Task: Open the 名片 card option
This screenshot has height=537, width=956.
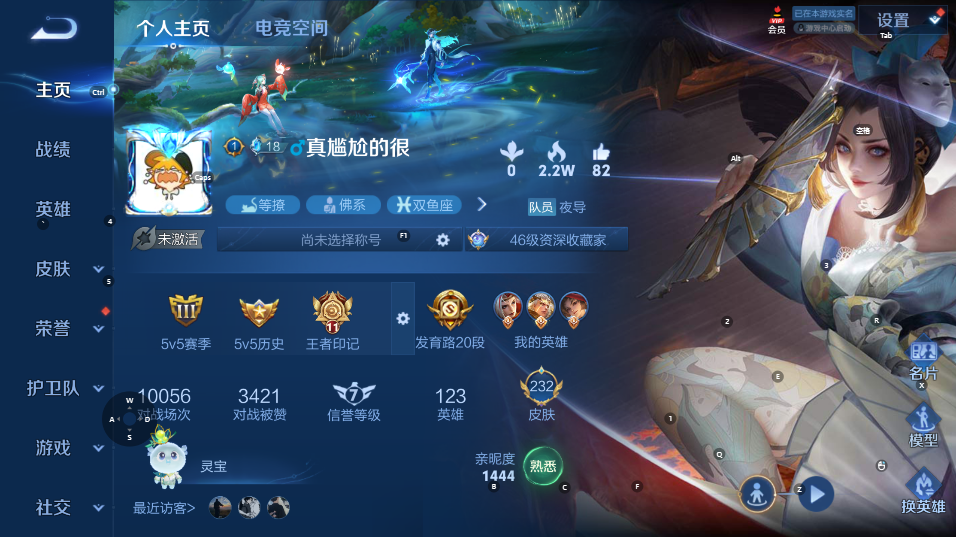Action: click(923, 360)
